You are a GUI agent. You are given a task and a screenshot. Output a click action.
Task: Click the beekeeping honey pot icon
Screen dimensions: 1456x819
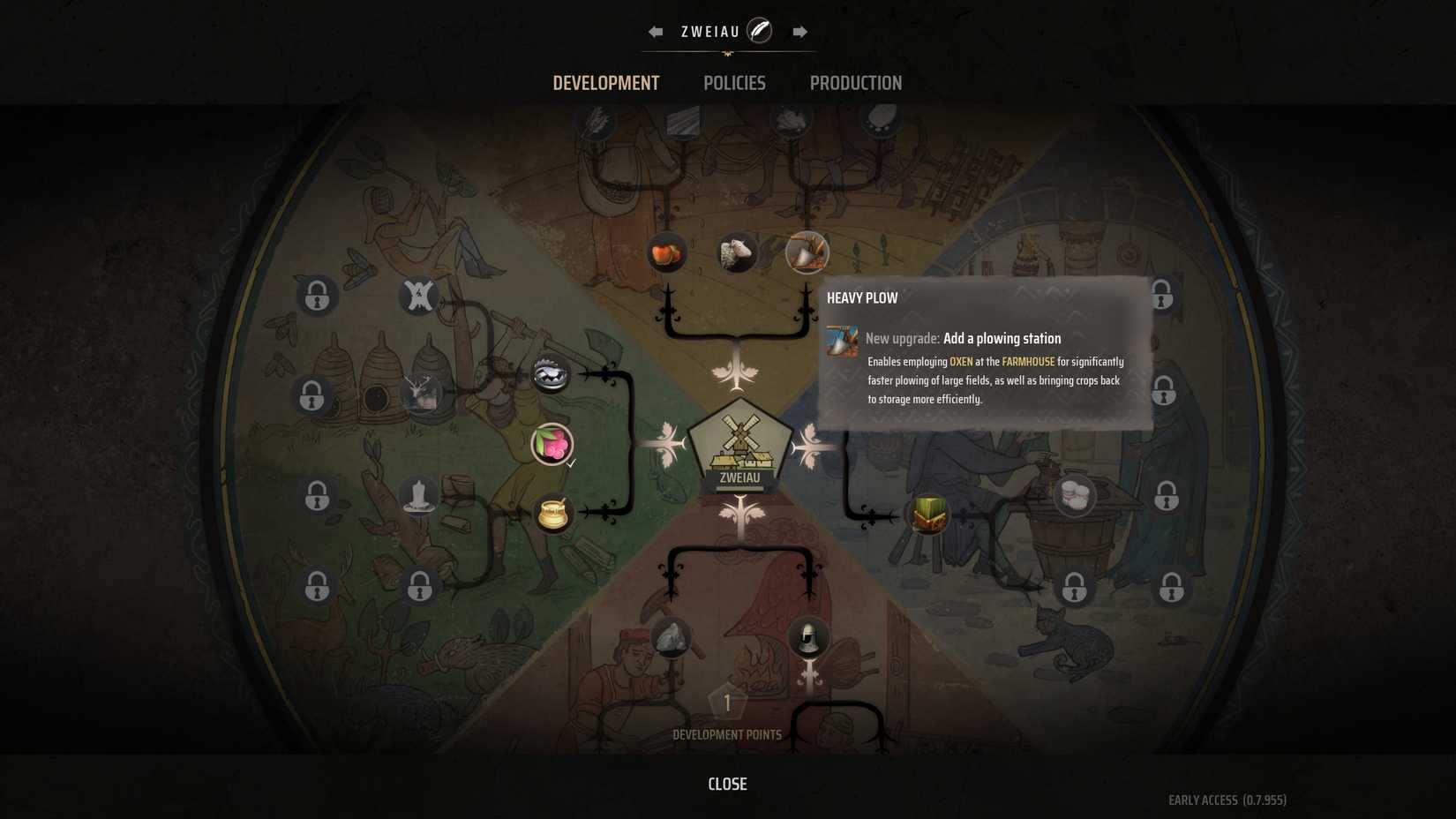pos(551,513)
